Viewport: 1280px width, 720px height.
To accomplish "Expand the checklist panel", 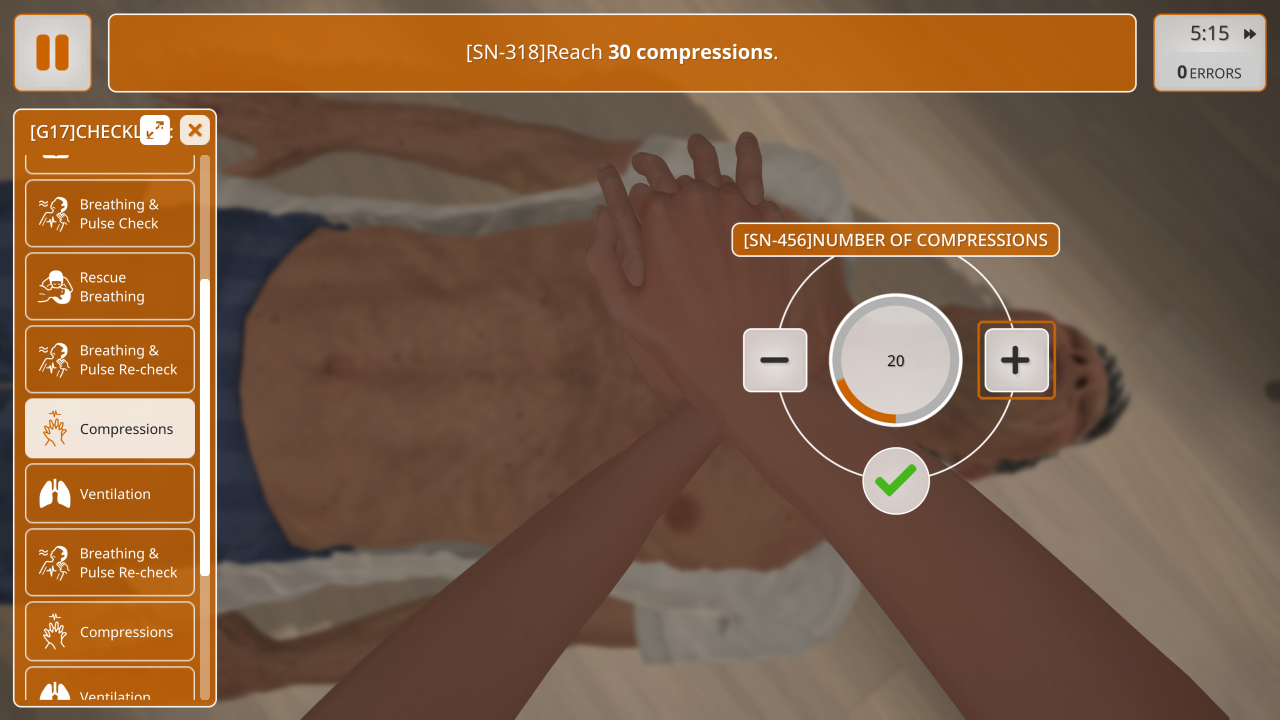I will tap(155, 130).
